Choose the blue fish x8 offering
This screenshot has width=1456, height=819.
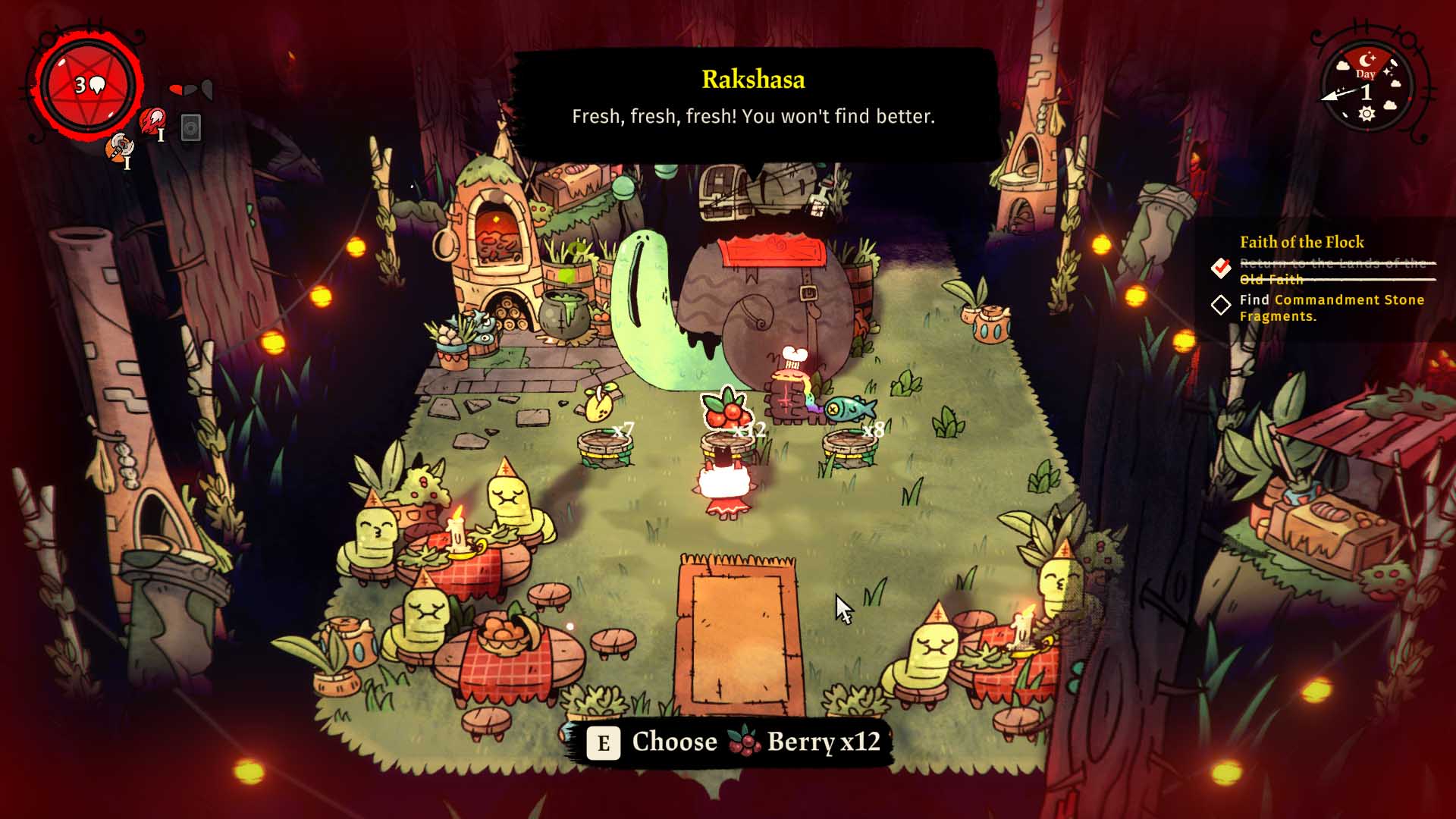coord(849,409)
